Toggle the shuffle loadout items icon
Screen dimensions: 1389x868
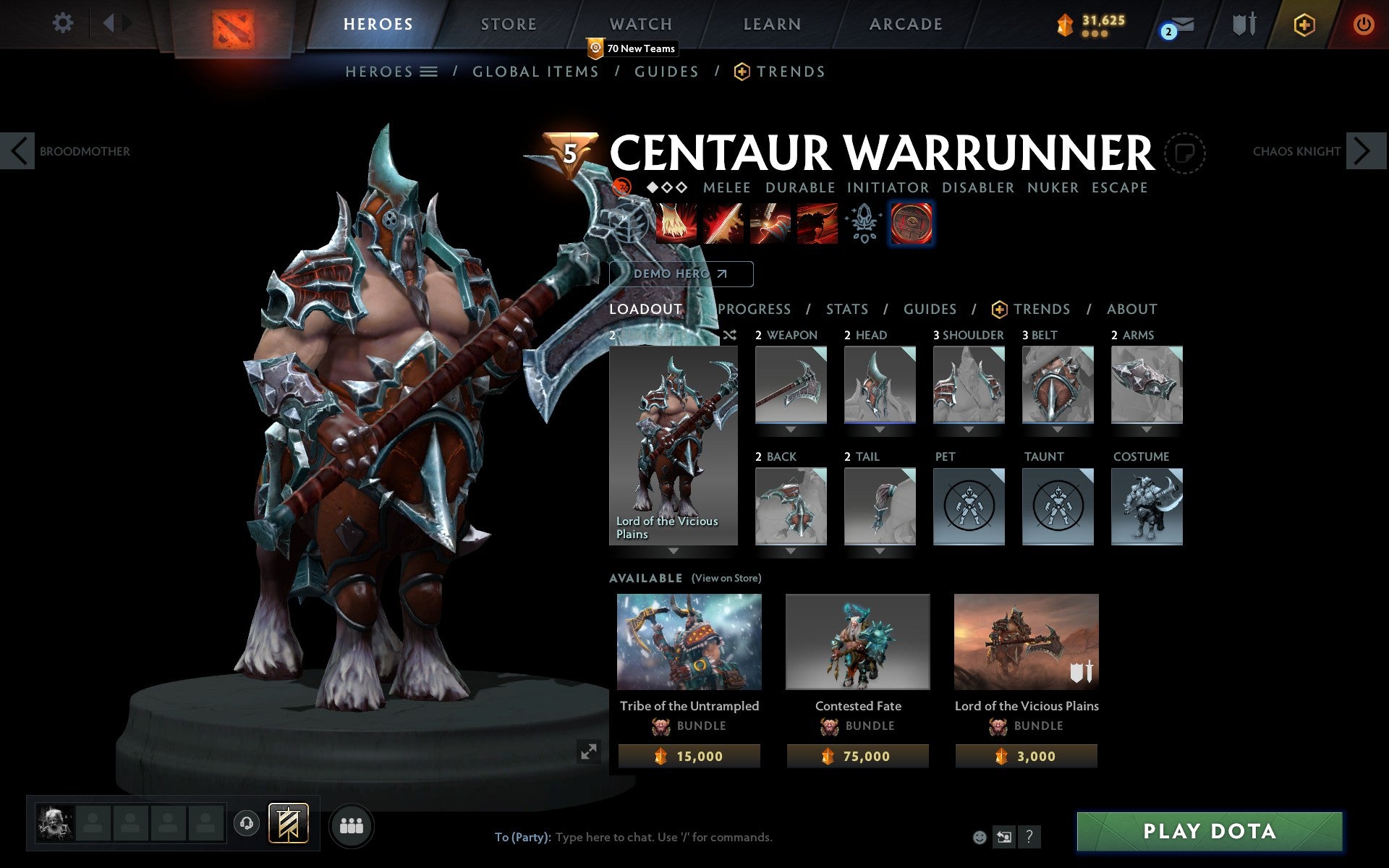point(730,336)
